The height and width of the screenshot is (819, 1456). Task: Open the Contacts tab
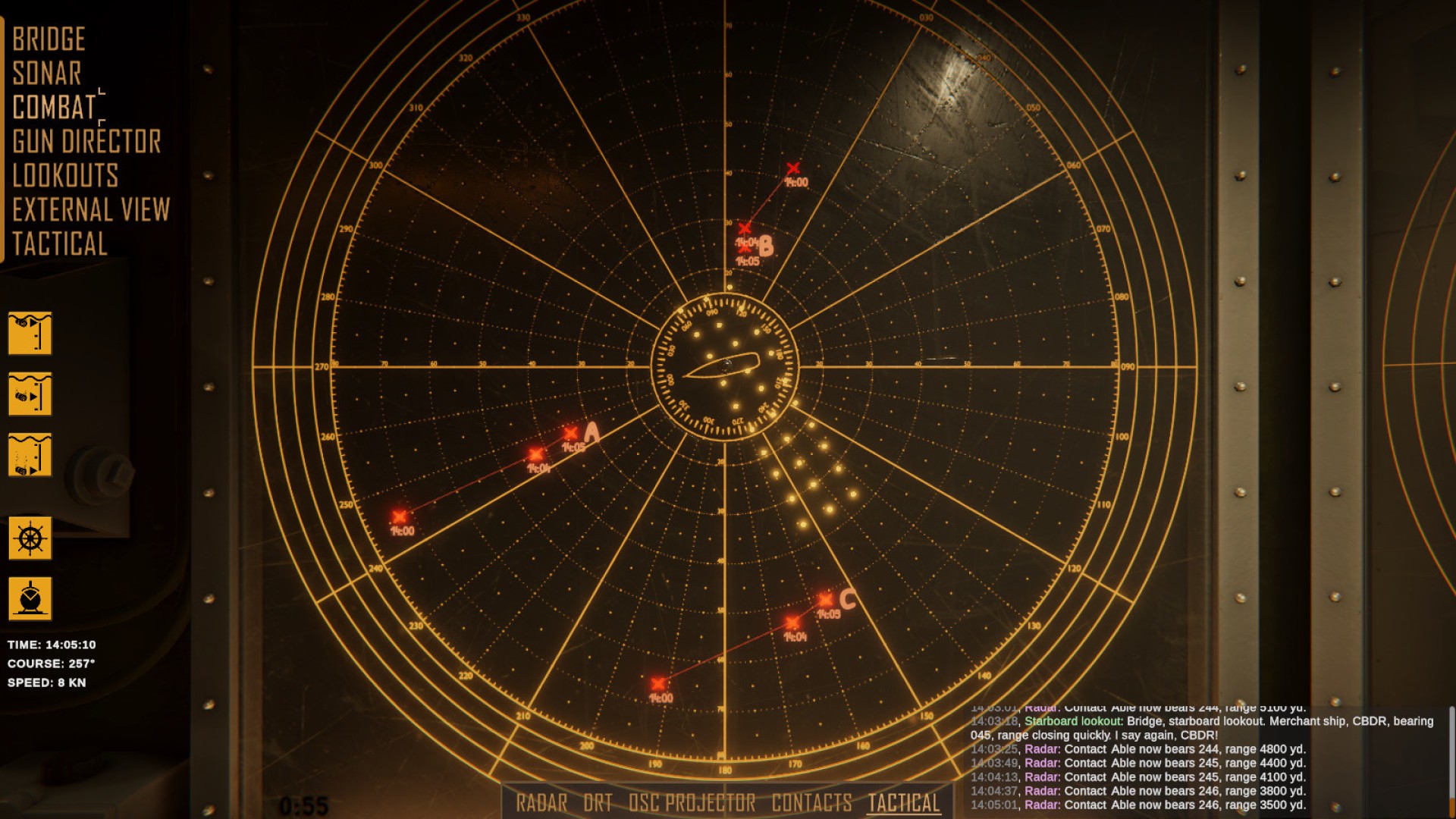[811, 803]
